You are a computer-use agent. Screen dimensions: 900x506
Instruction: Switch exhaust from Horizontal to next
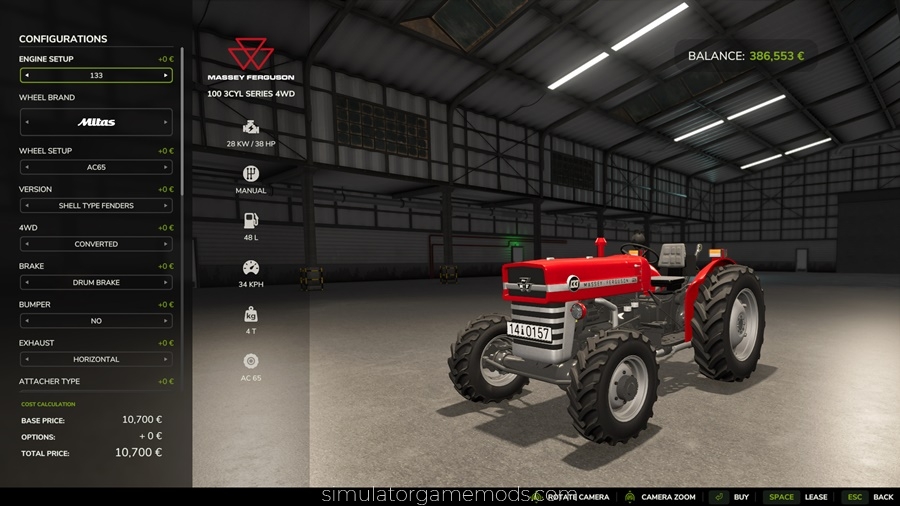click(x=166, y=359)
